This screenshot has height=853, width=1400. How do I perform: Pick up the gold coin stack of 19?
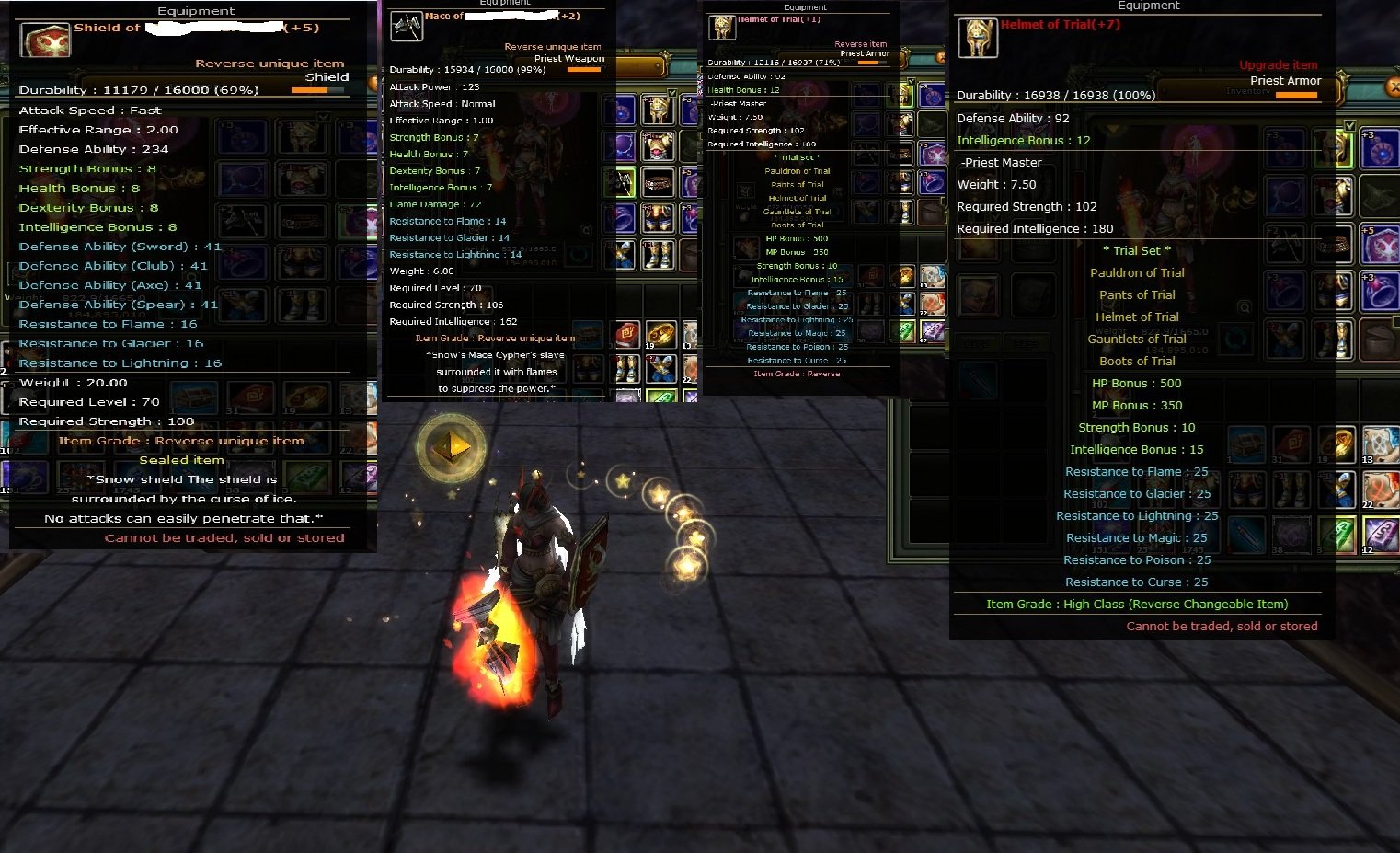tap(1336, 444)
